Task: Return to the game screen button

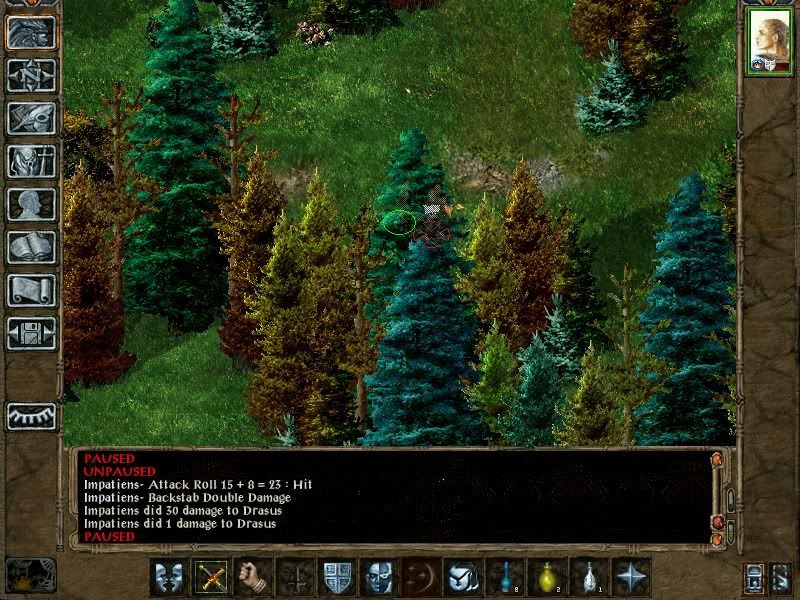Action: point(31,32)
